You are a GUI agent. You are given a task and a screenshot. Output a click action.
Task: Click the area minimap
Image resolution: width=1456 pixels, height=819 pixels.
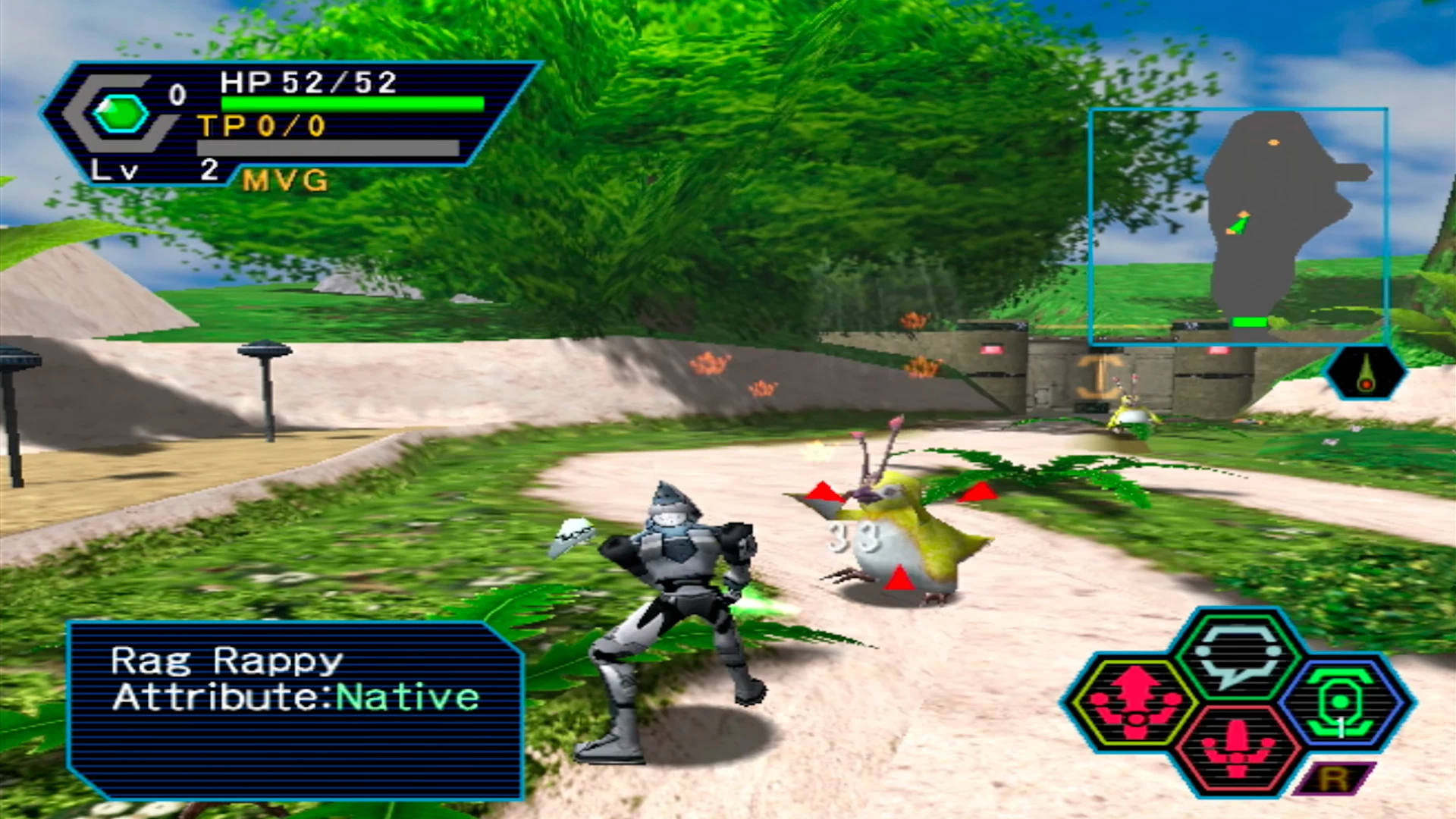pyautogui.click(x=1238, y=226)
